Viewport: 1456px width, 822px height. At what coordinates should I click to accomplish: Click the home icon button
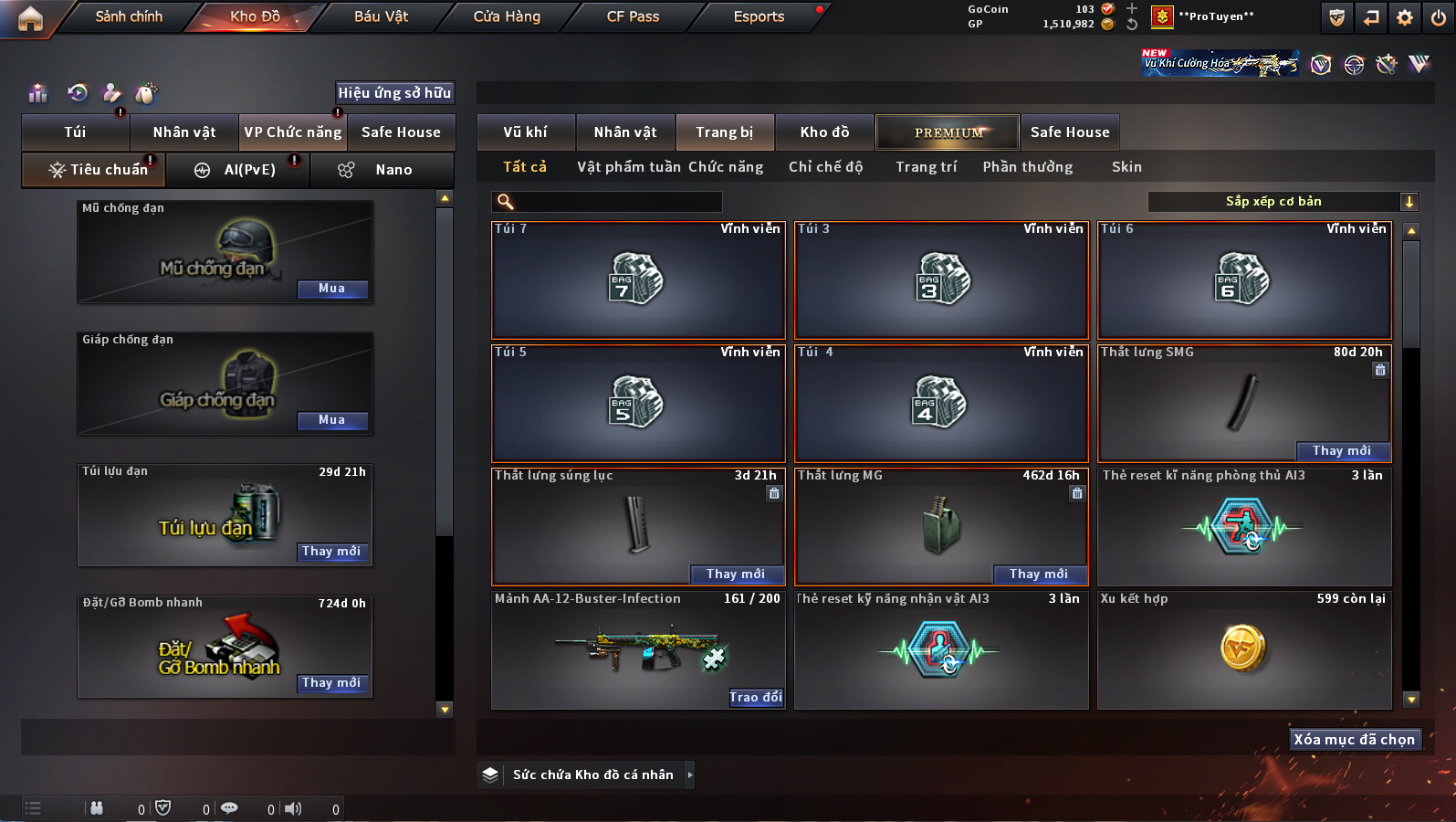30,18
